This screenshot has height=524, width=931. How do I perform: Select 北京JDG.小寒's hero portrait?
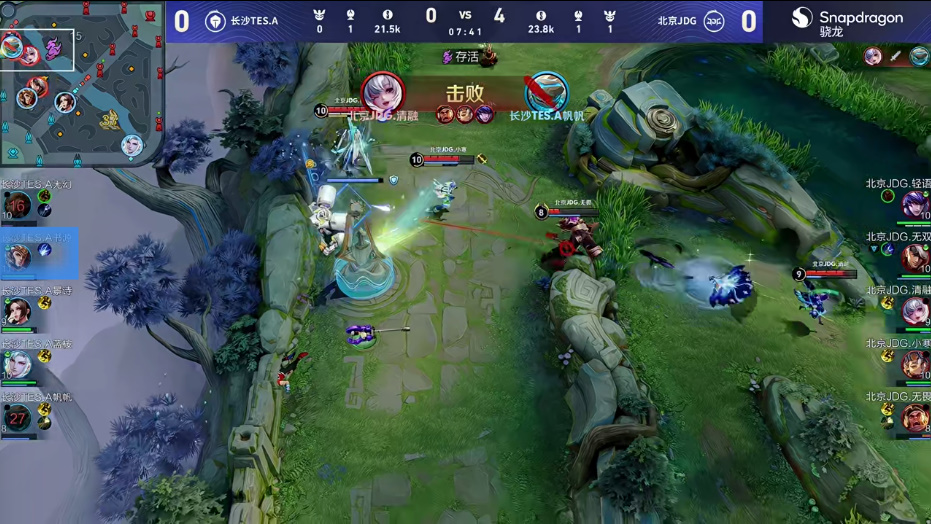pyautogui.click(x=914, y=364)
